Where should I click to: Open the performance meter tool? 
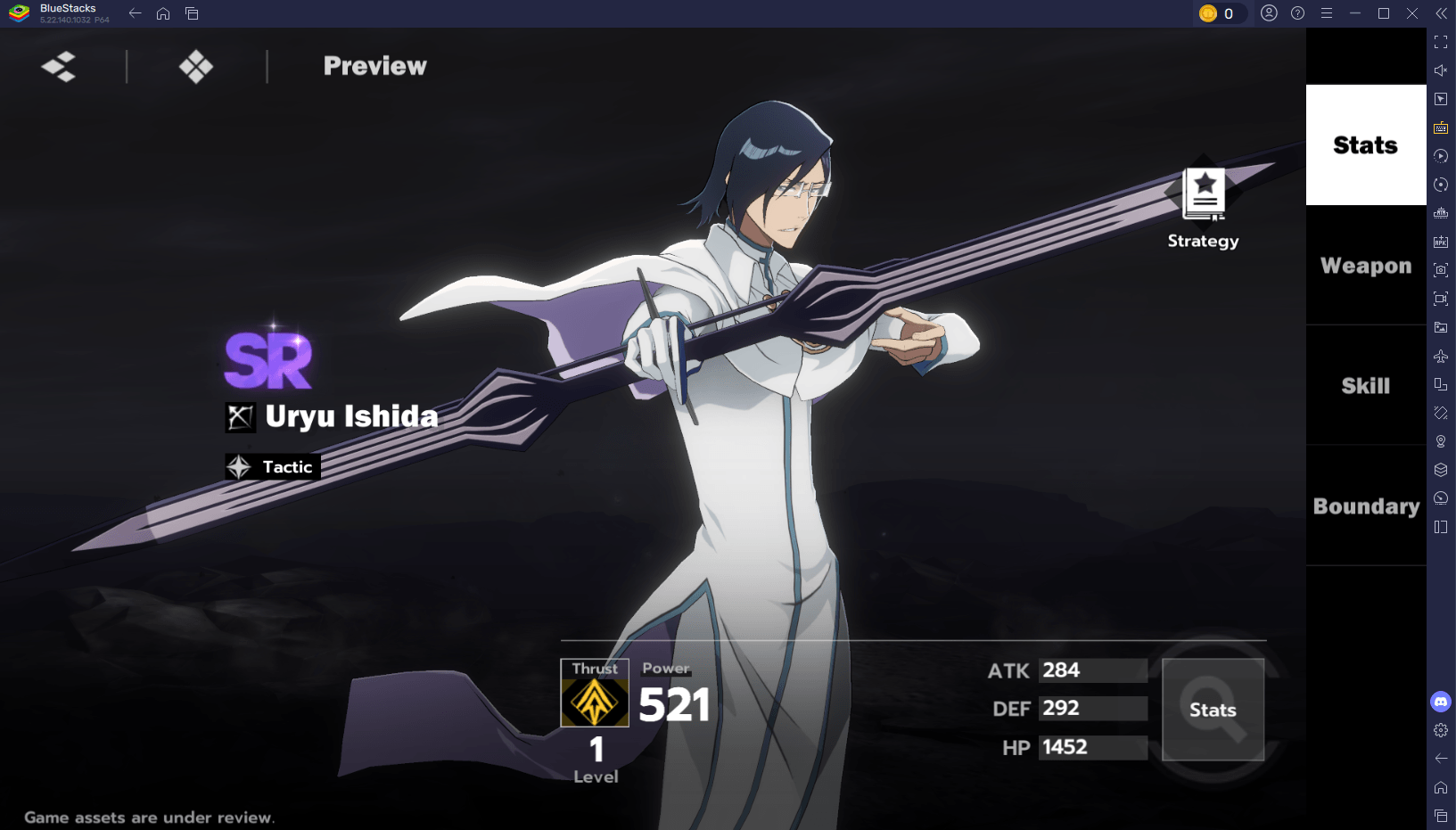1441,497
